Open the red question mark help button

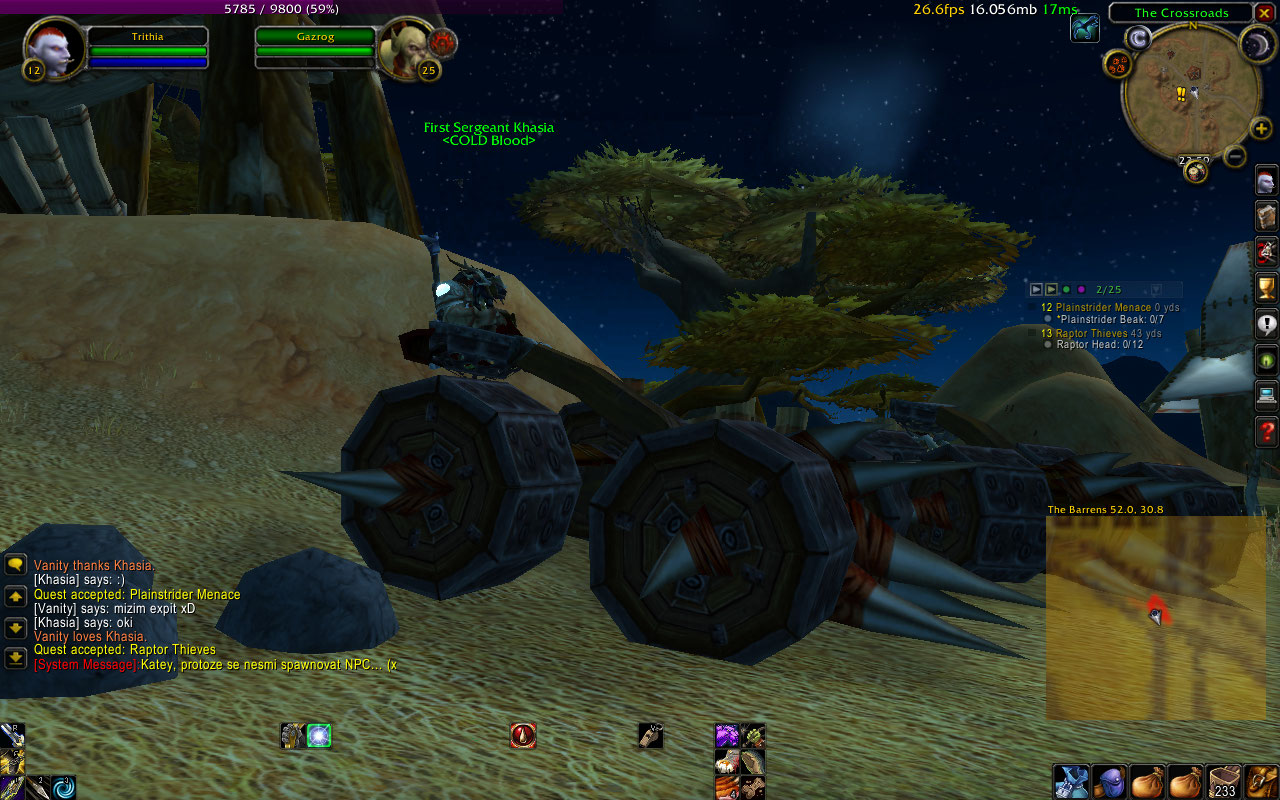point(1266,432)
